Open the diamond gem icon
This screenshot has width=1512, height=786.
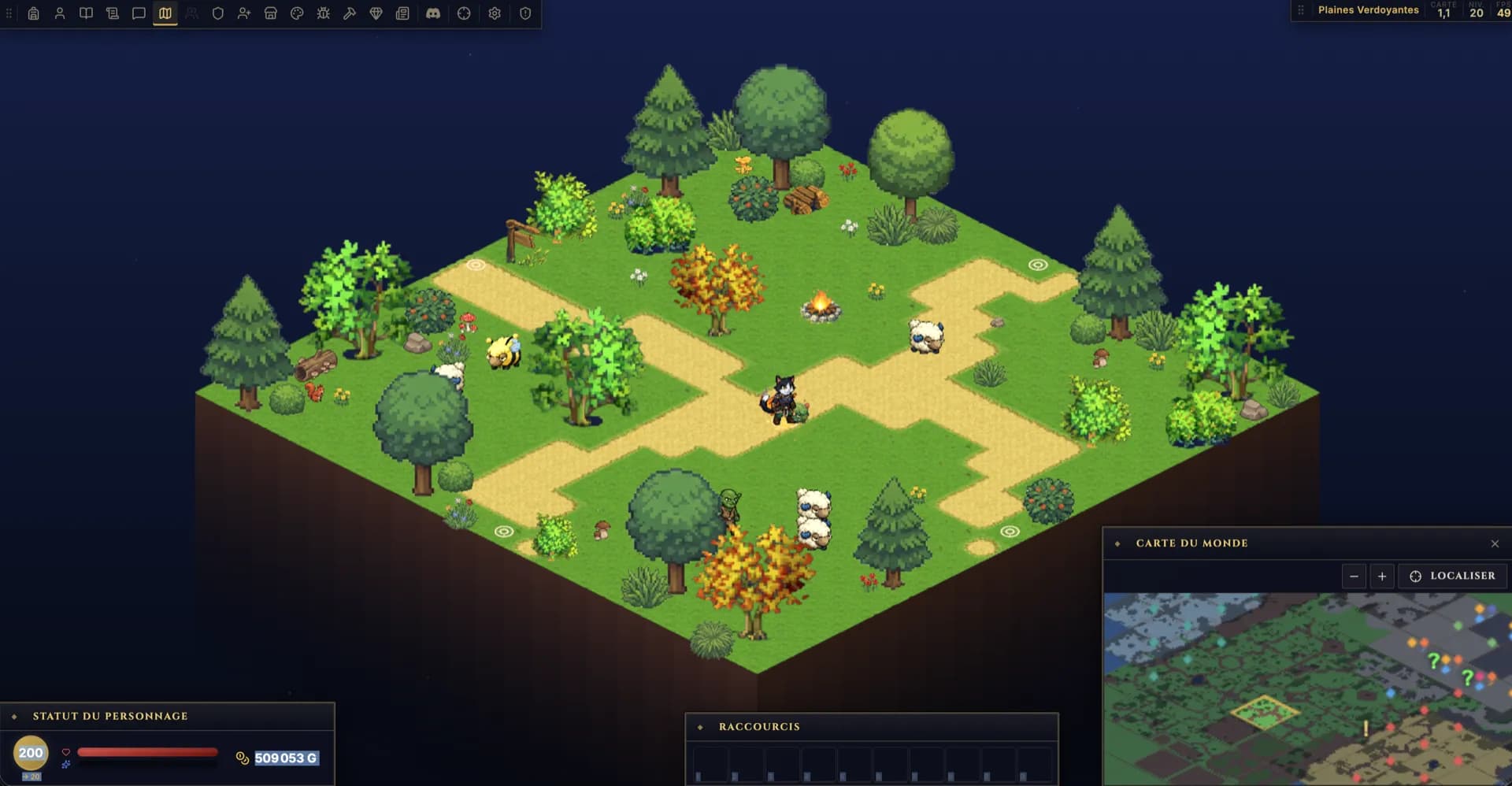click(x=376, y=13)
